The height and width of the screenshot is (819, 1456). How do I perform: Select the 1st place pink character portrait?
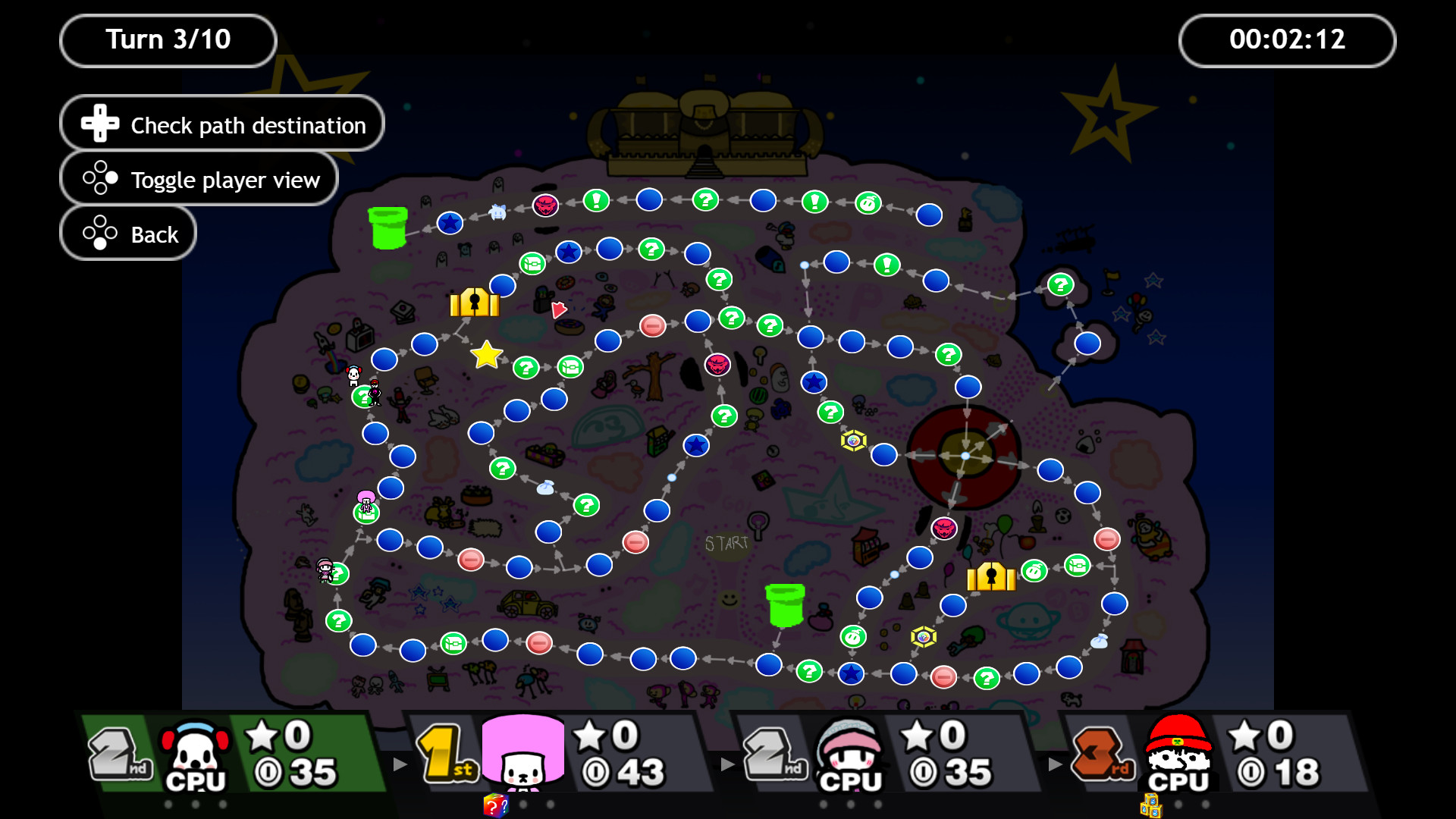pyautogui.click(x=523, y=755)
